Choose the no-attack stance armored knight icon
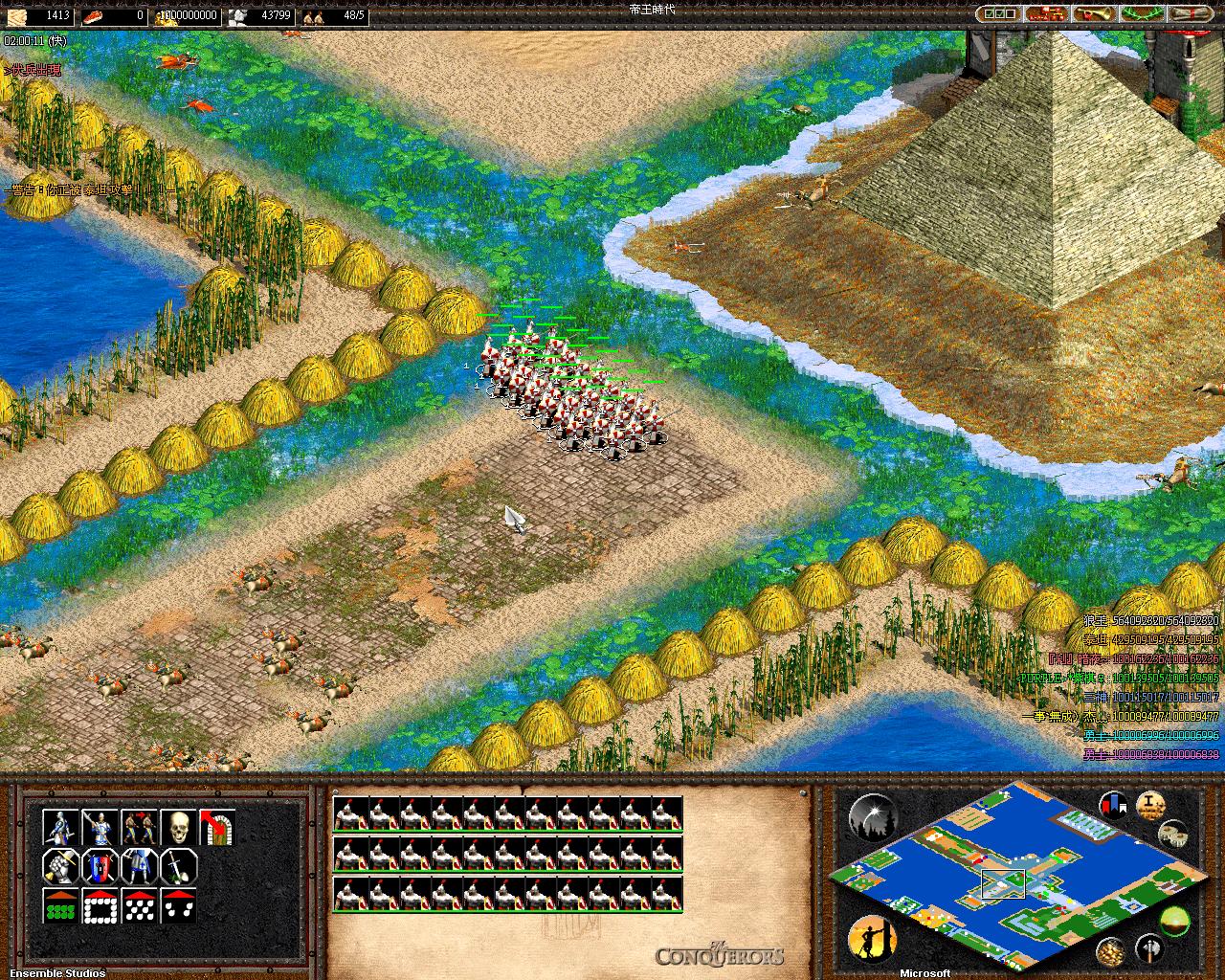Image resolution: width=1225 pixels, height=980 pixels. 139,866
